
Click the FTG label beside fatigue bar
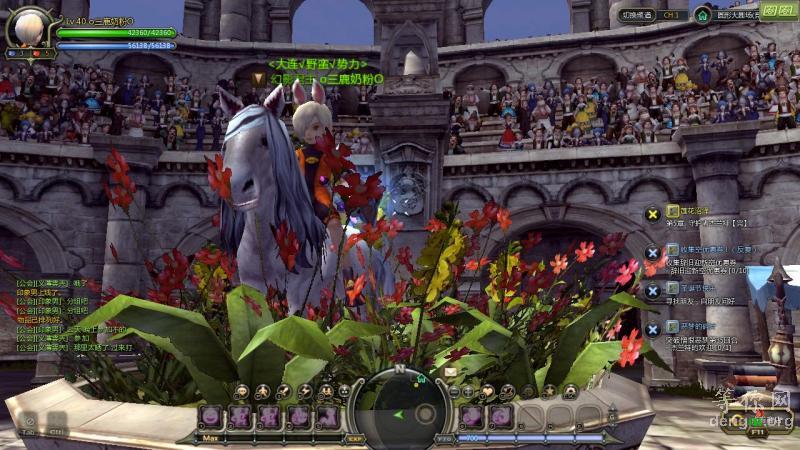(x=445, y=438)
